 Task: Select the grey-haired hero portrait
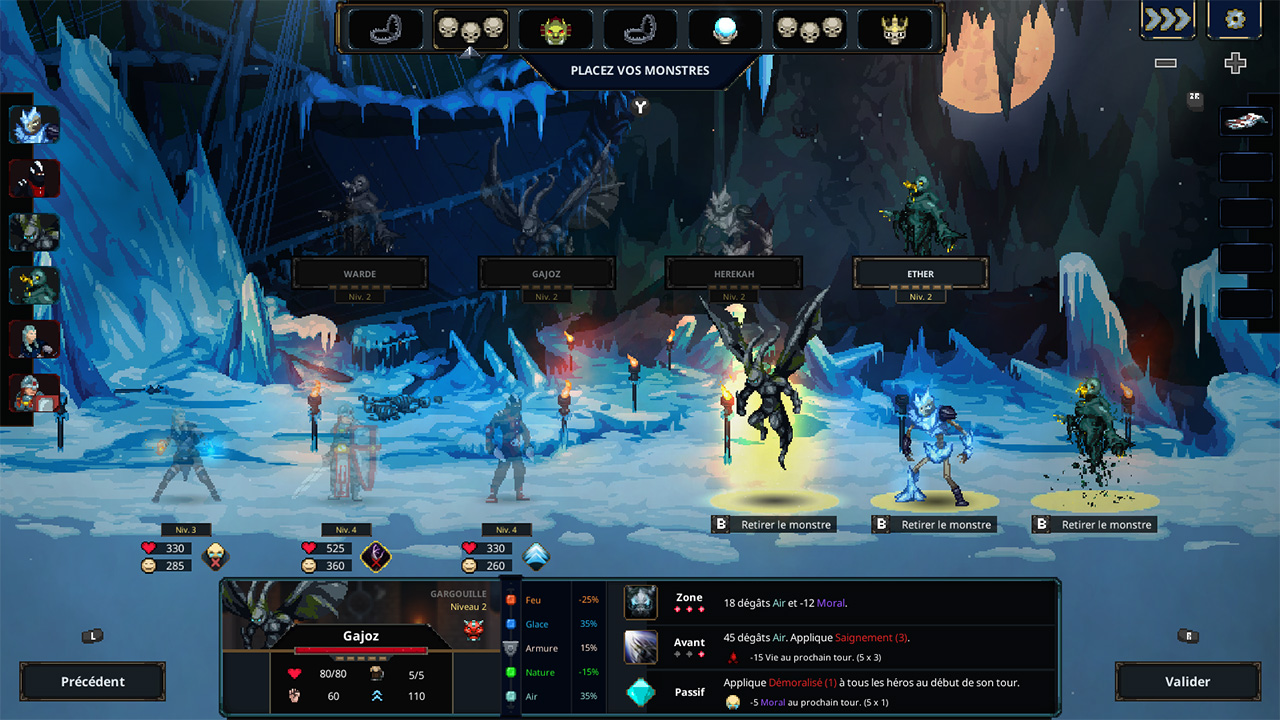(x=34, y=340)
